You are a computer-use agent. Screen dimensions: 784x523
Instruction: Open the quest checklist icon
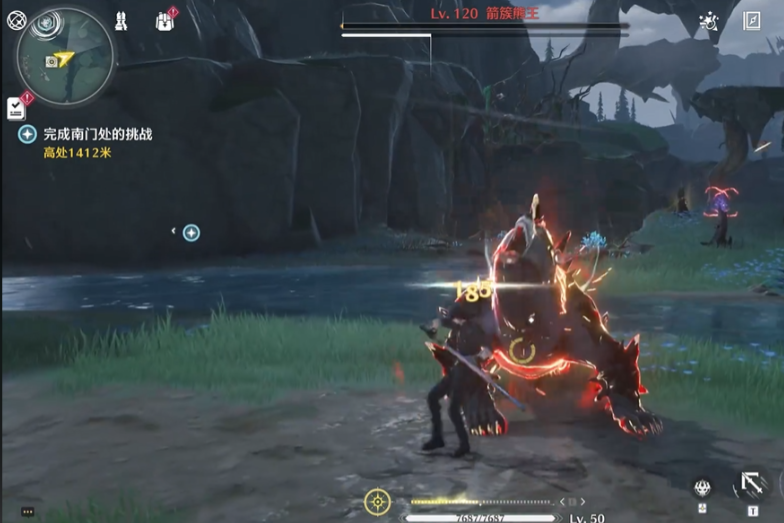[x=16, y=107]
